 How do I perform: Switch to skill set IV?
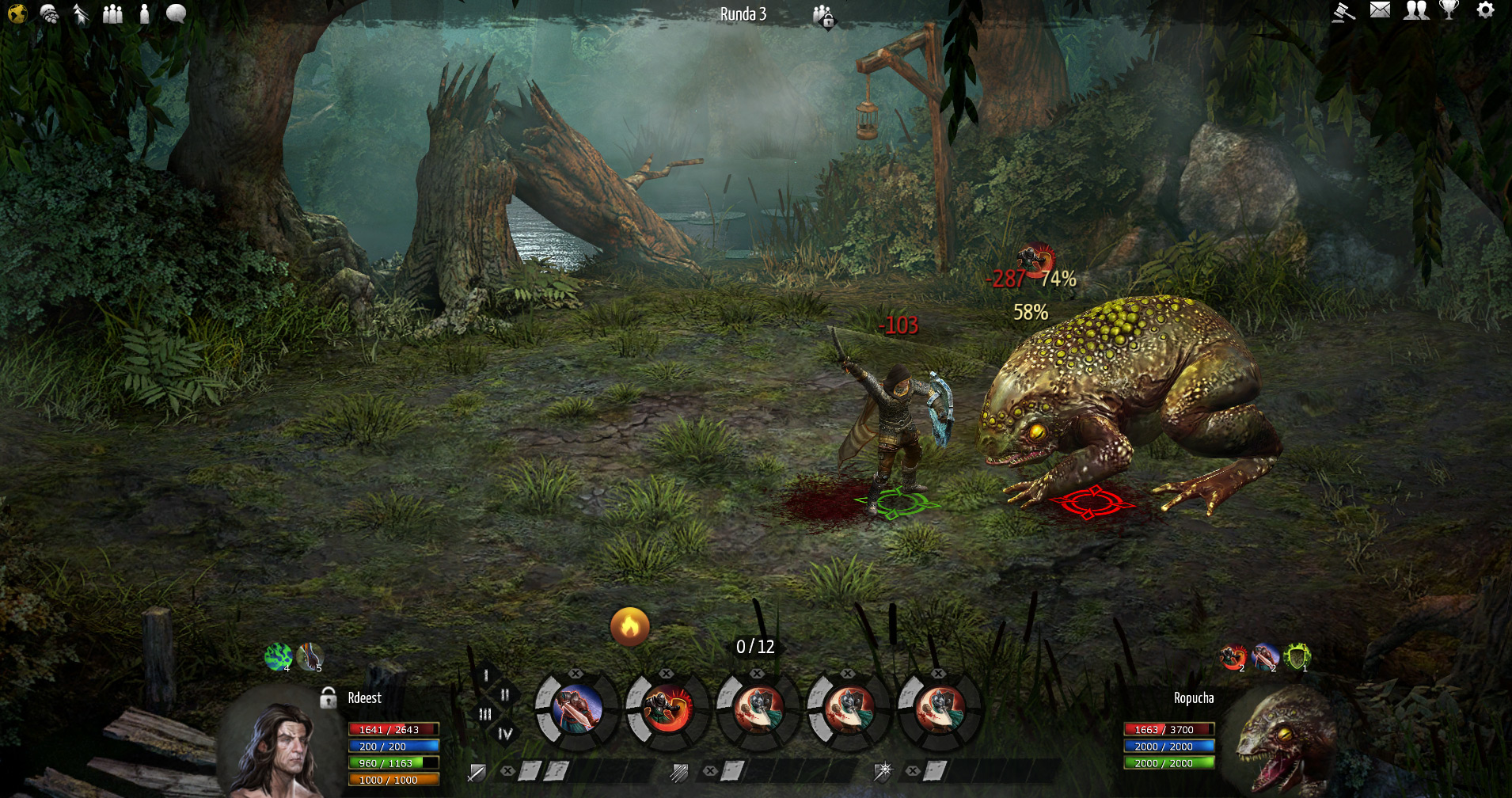click(x=505, y=734)
